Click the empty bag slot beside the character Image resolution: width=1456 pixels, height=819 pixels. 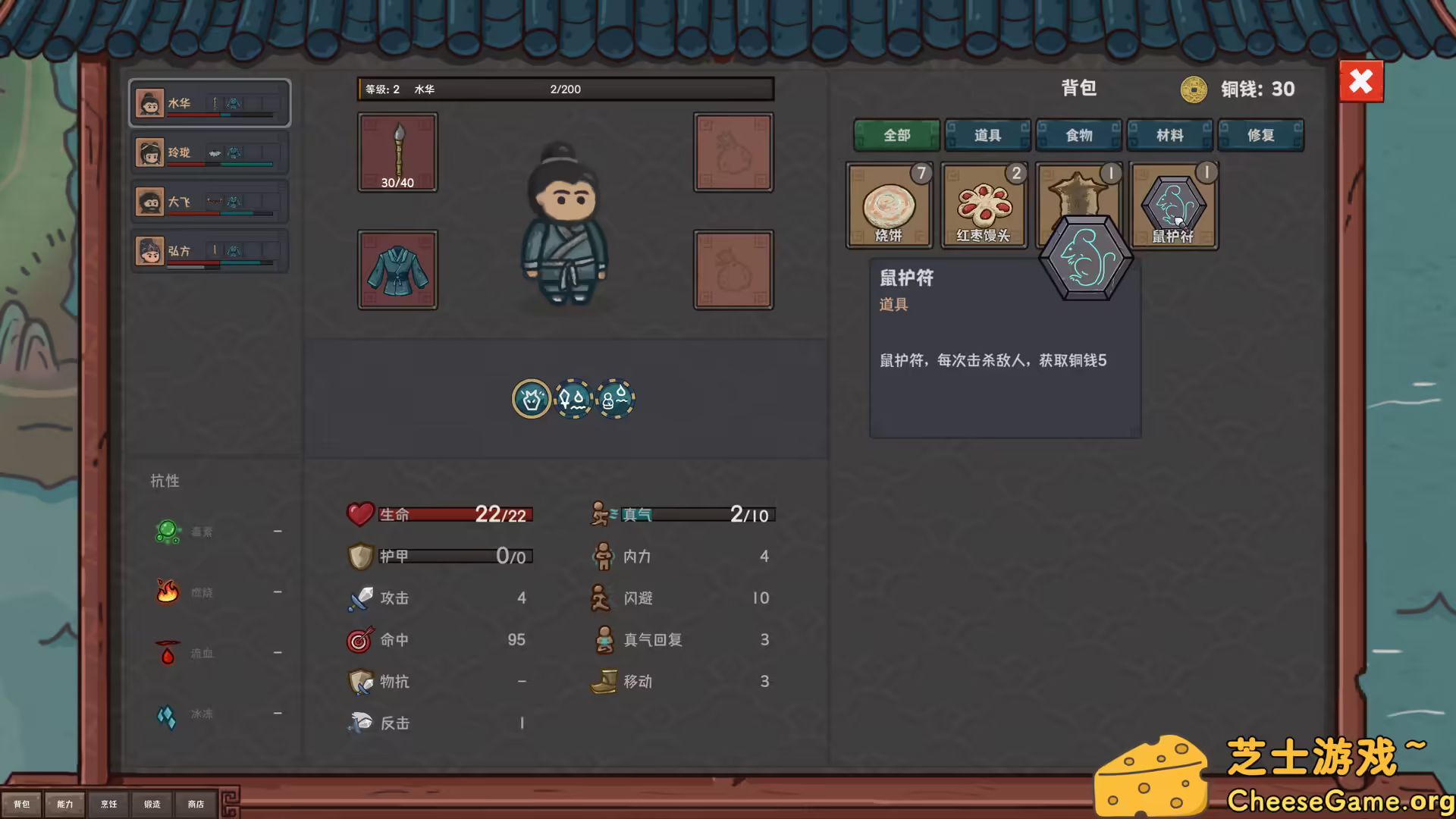click(x=733, y=152)
